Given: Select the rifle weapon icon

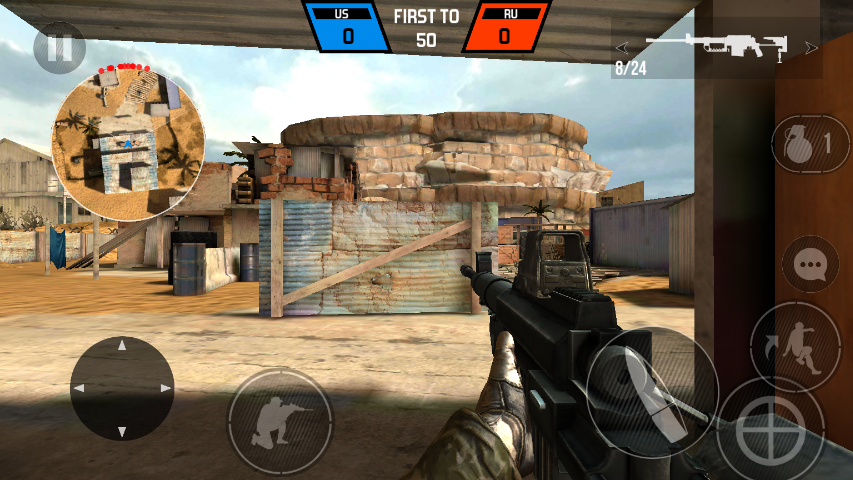Looking at the screenshot, I should click(x=716, y=45).
